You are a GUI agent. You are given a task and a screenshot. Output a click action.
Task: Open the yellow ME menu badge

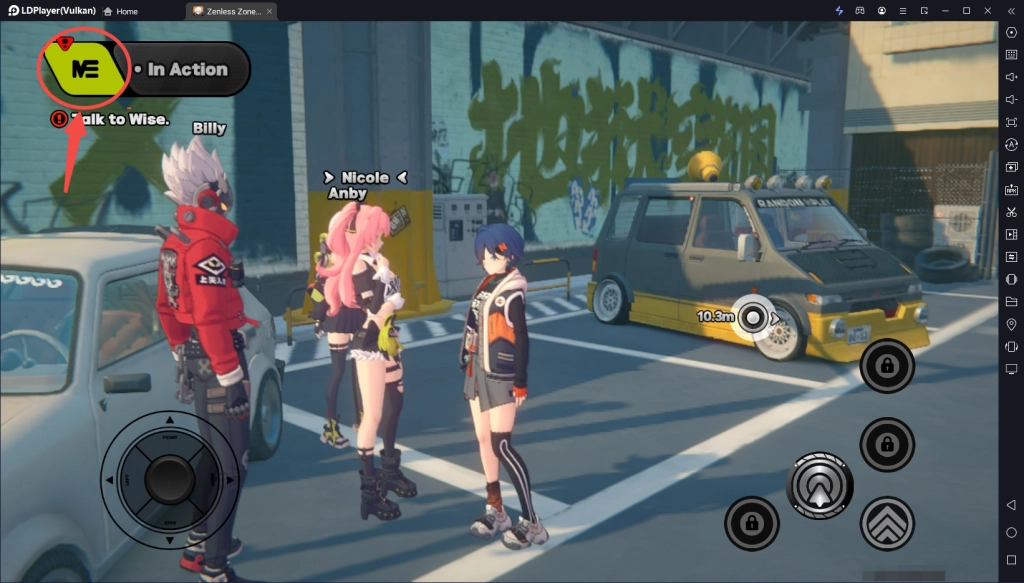pos(83,68)
